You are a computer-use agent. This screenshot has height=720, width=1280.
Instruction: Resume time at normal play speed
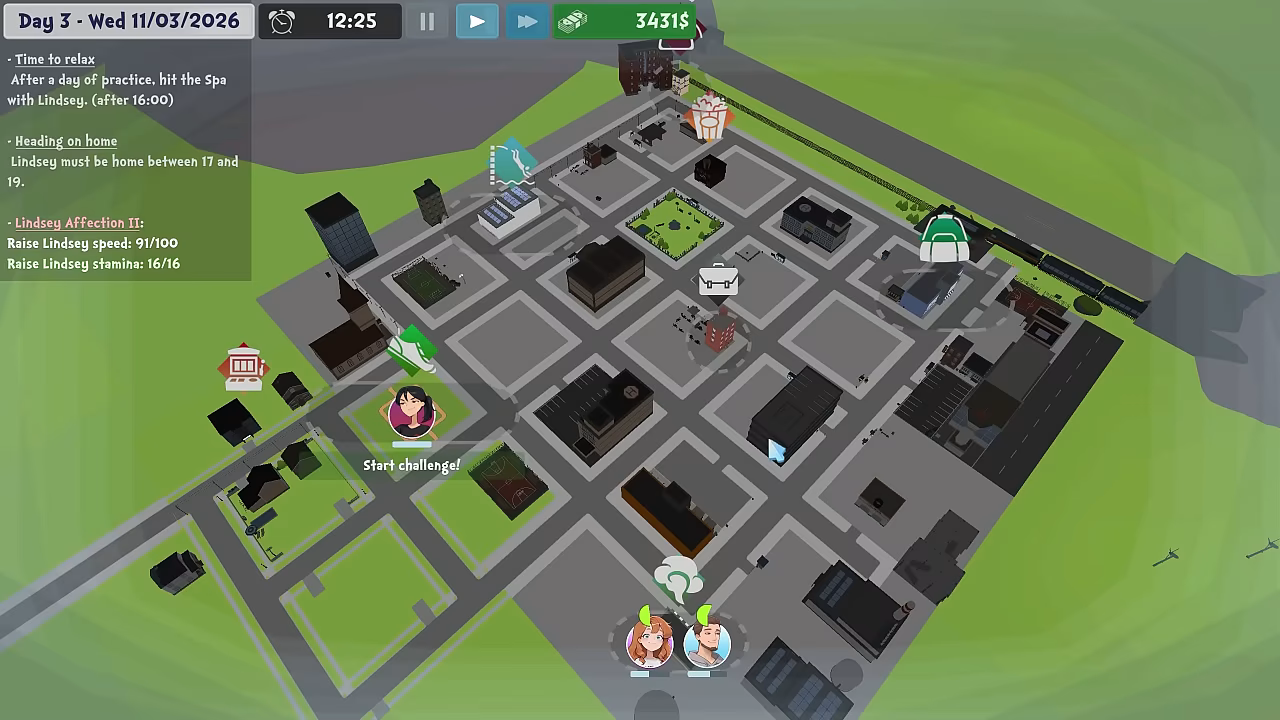pos(477,21)
